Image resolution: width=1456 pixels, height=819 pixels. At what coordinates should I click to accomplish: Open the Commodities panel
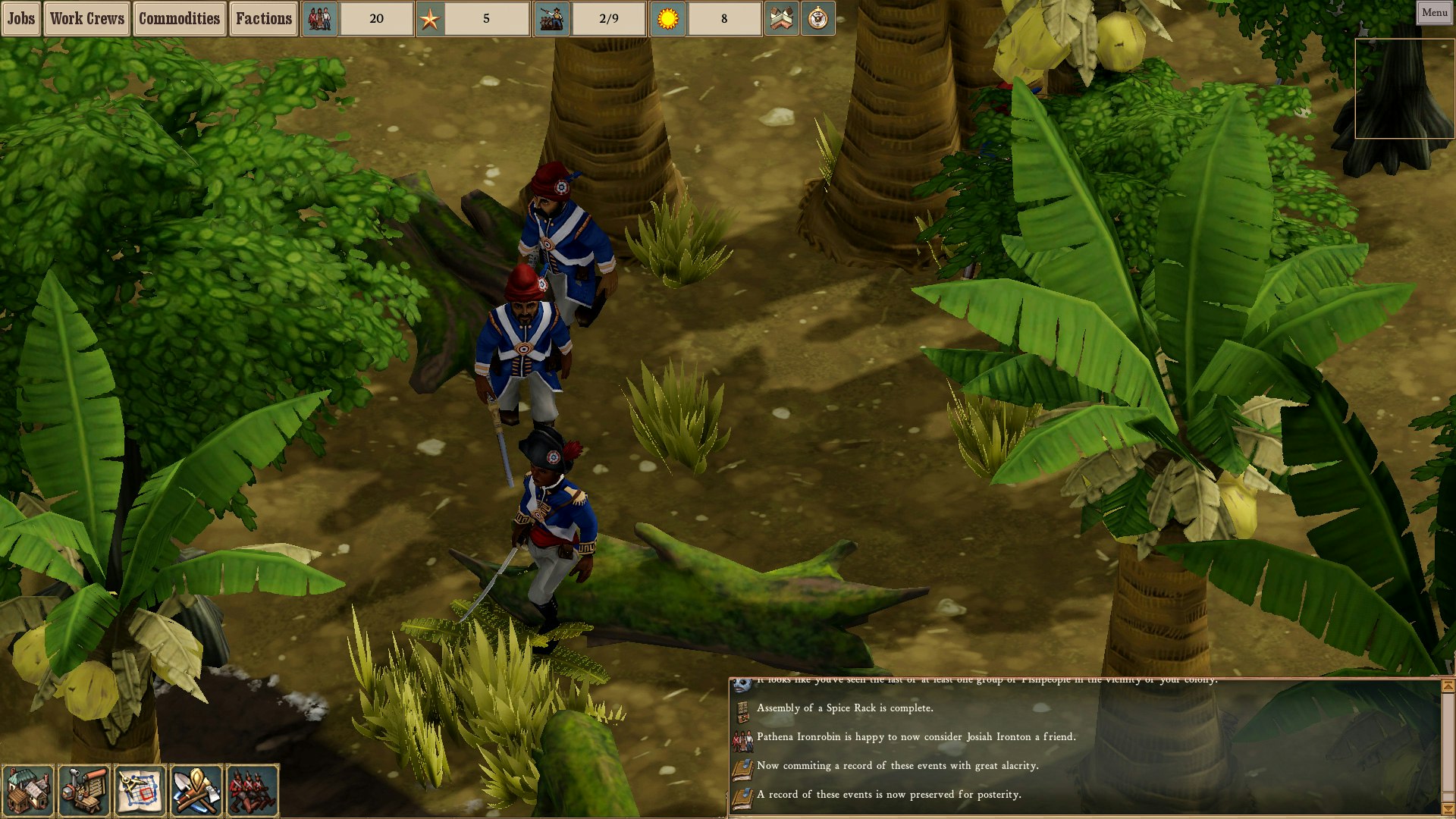coord(181,18)
